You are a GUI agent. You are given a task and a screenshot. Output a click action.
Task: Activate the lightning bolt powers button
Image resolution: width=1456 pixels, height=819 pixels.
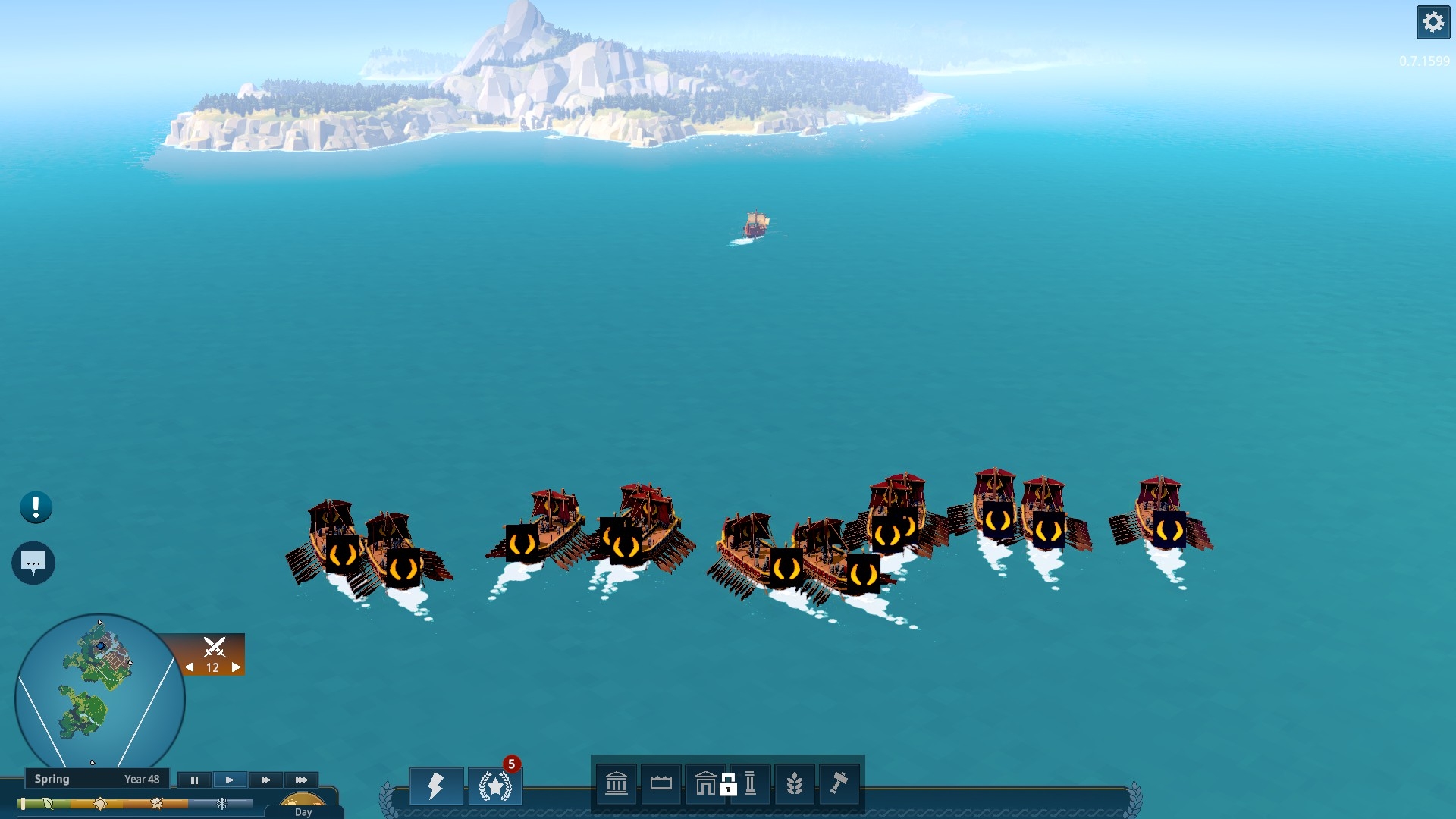436,785
